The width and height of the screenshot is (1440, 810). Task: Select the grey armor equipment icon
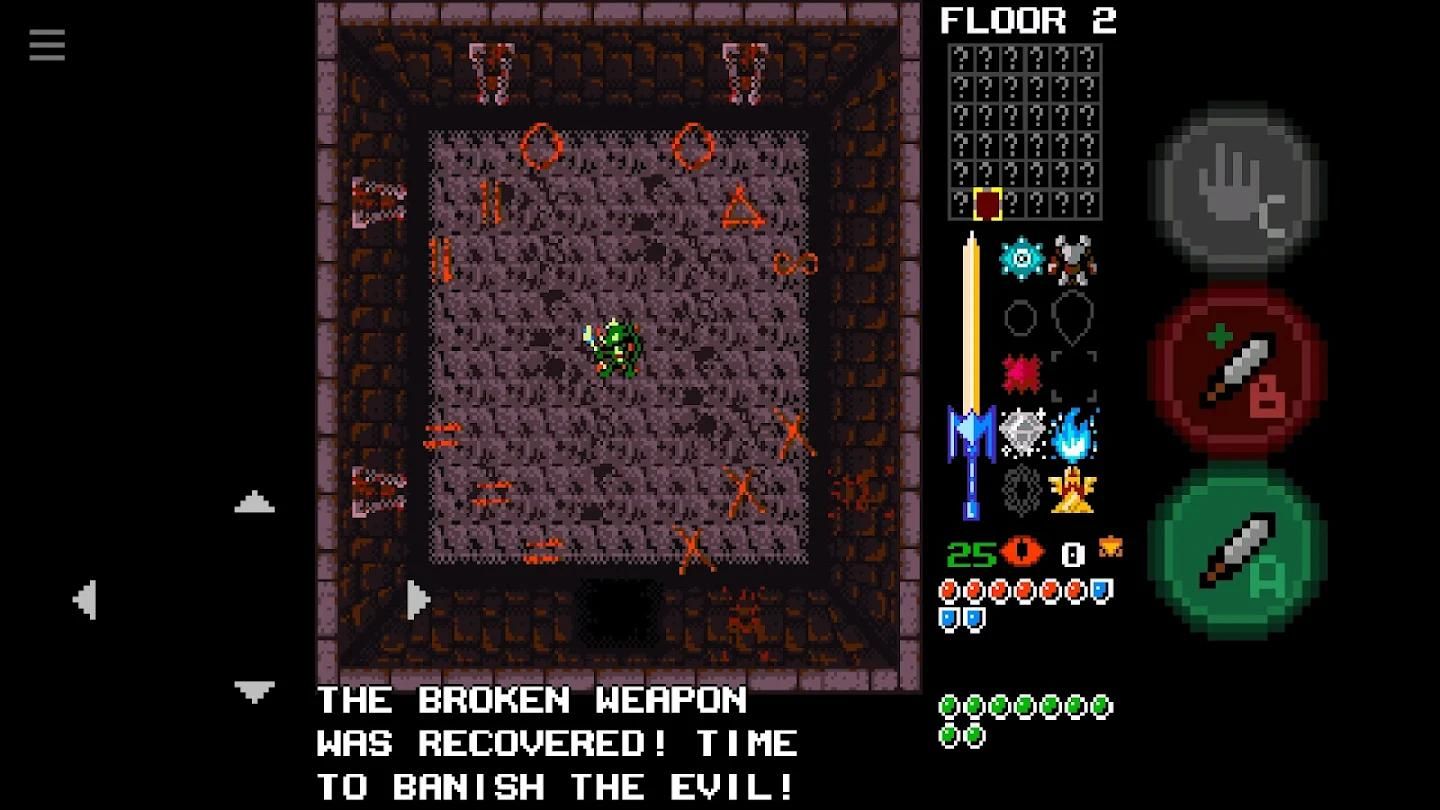1072,260
